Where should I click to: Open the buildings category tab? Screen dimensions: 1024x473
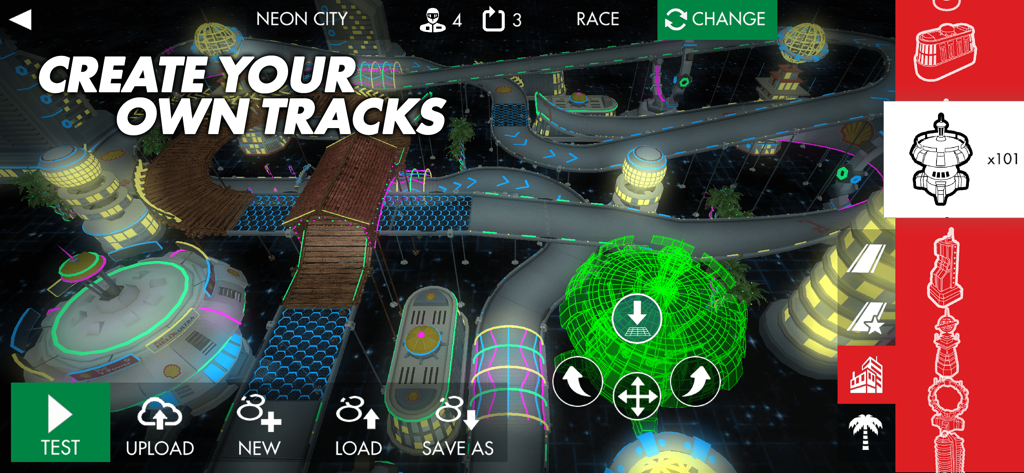(x=866, y=375)
